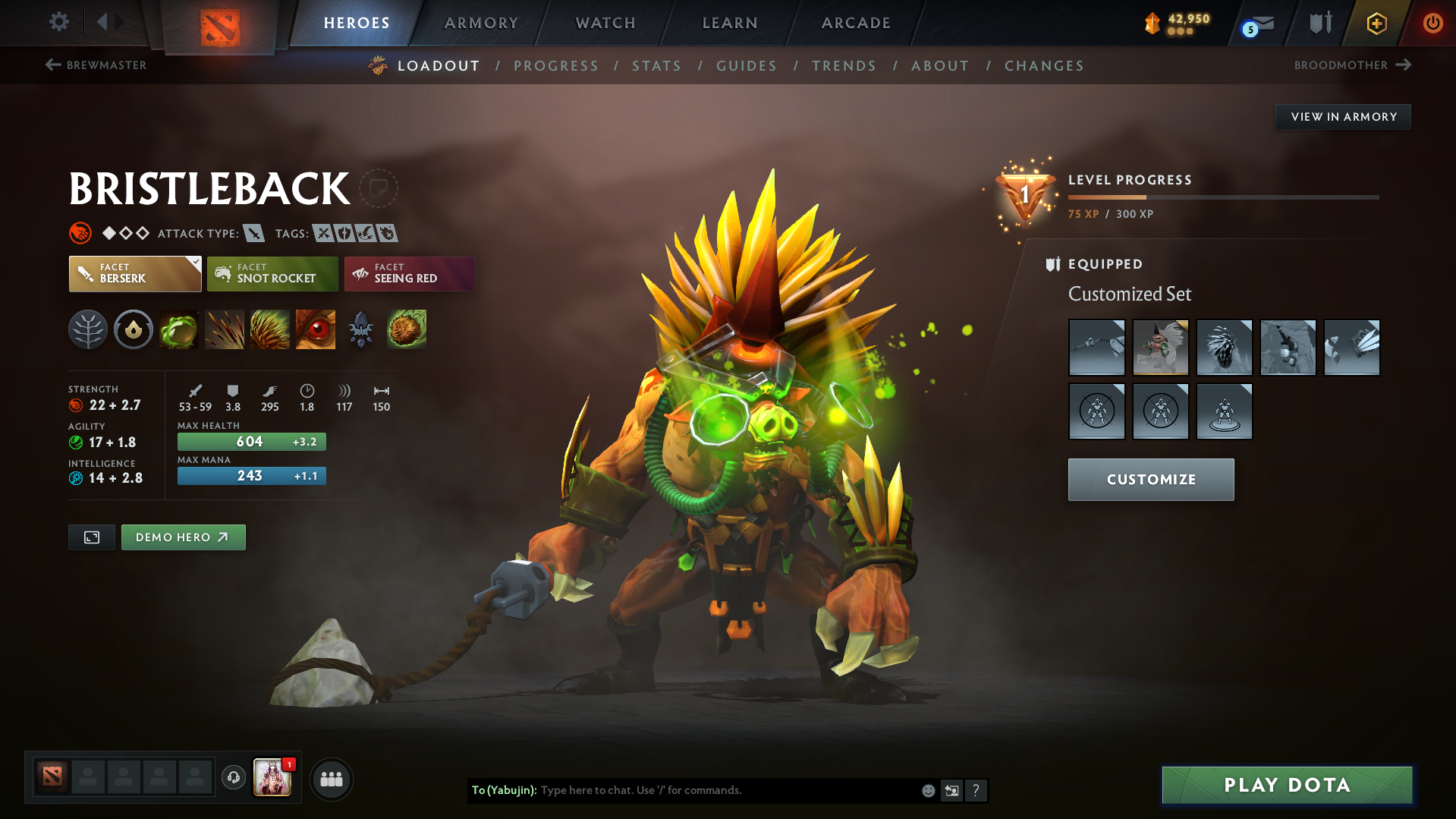
Task: Go to next hero Broodmother via arrow
Action: (1402, 65)
